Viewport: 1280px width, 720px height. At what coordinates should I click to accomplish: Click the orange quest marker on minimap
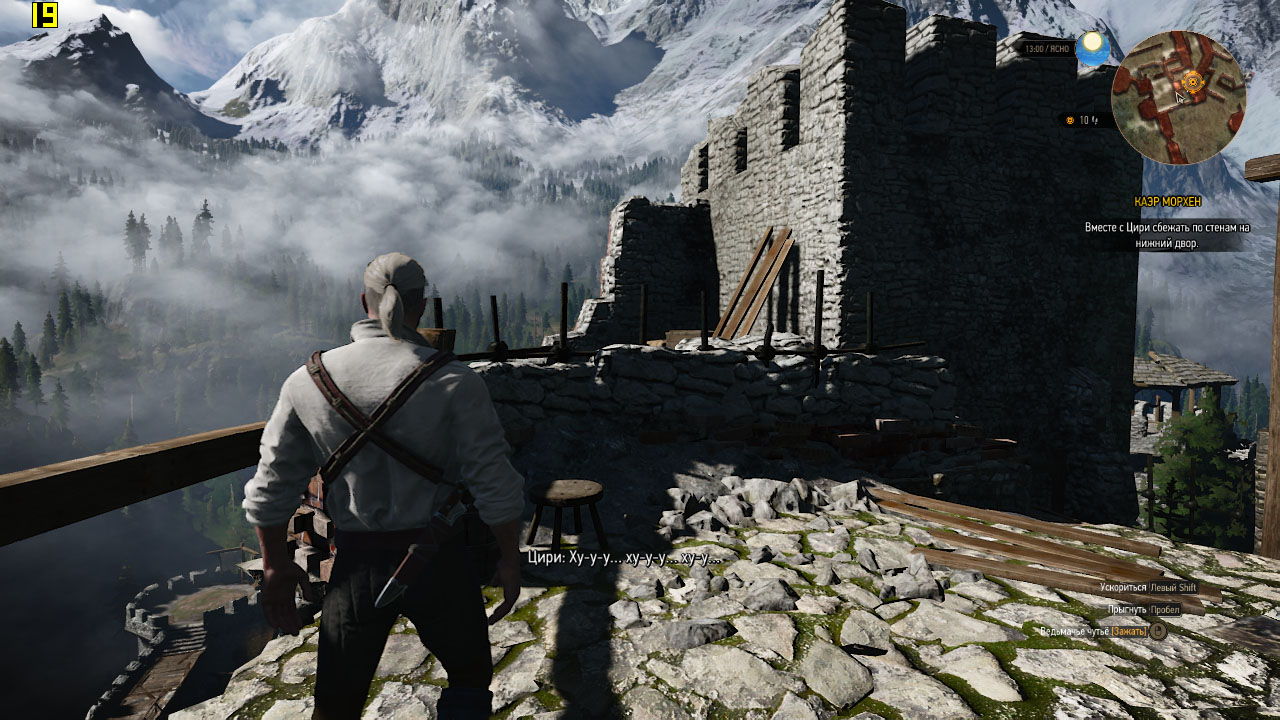[x=1191, y=80]
